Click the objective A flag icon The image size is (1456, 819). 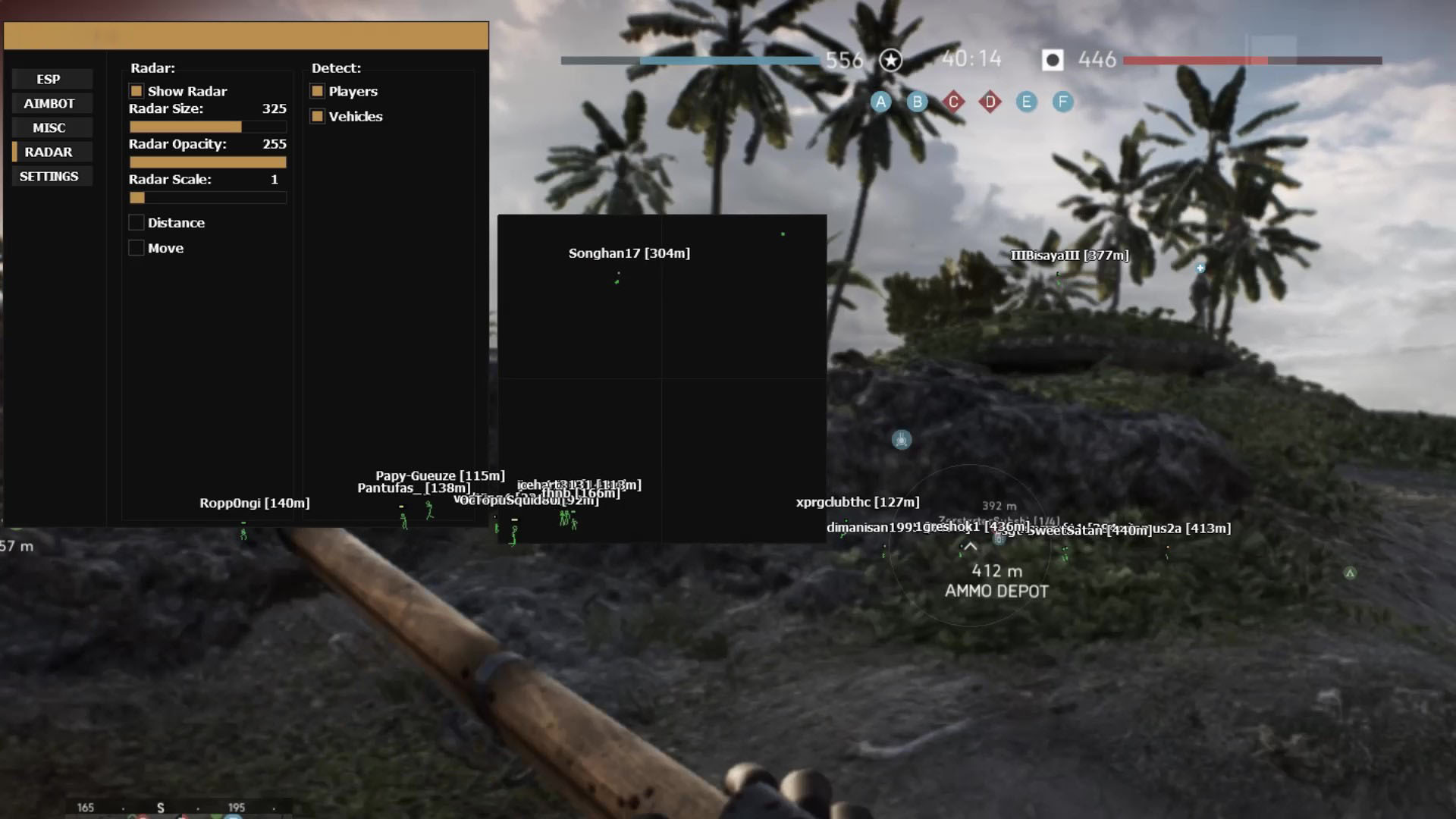(x=880, y=102)
